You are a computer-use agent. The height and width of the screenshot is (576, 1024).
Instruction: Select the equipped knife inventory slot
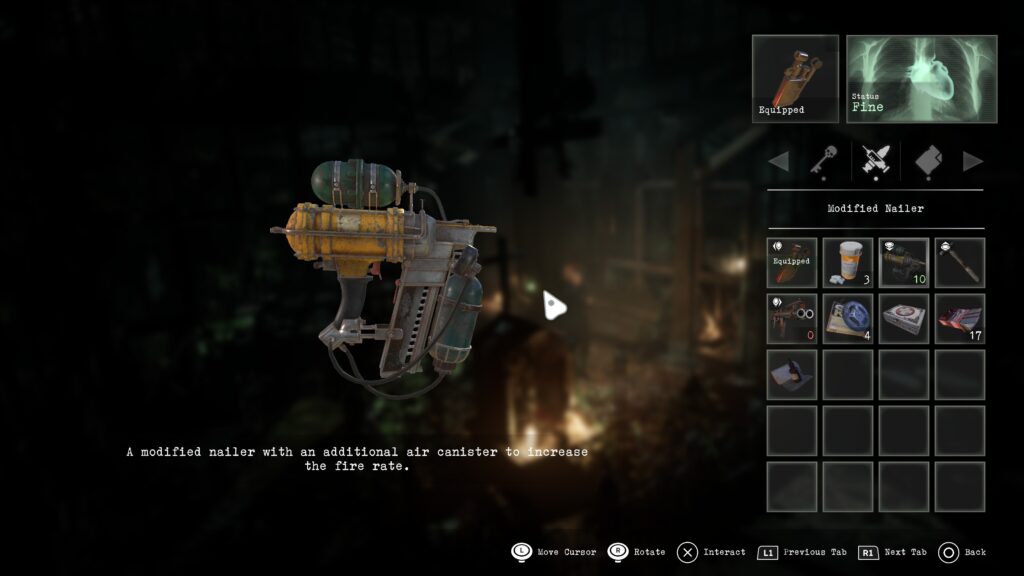pyautogui.click(x=792, y=262)
